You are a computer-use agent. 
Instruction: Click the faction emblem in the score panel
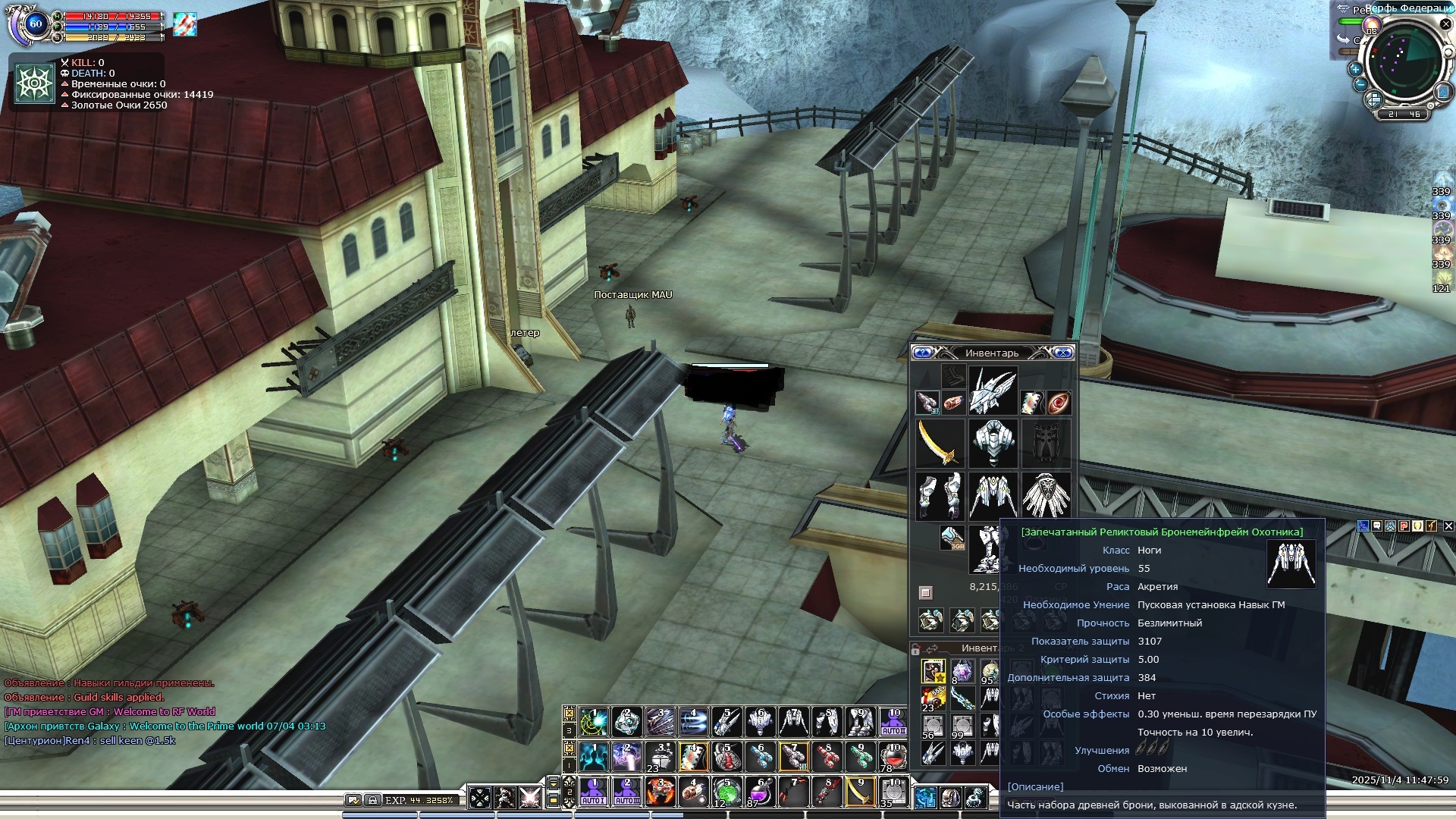35,83
